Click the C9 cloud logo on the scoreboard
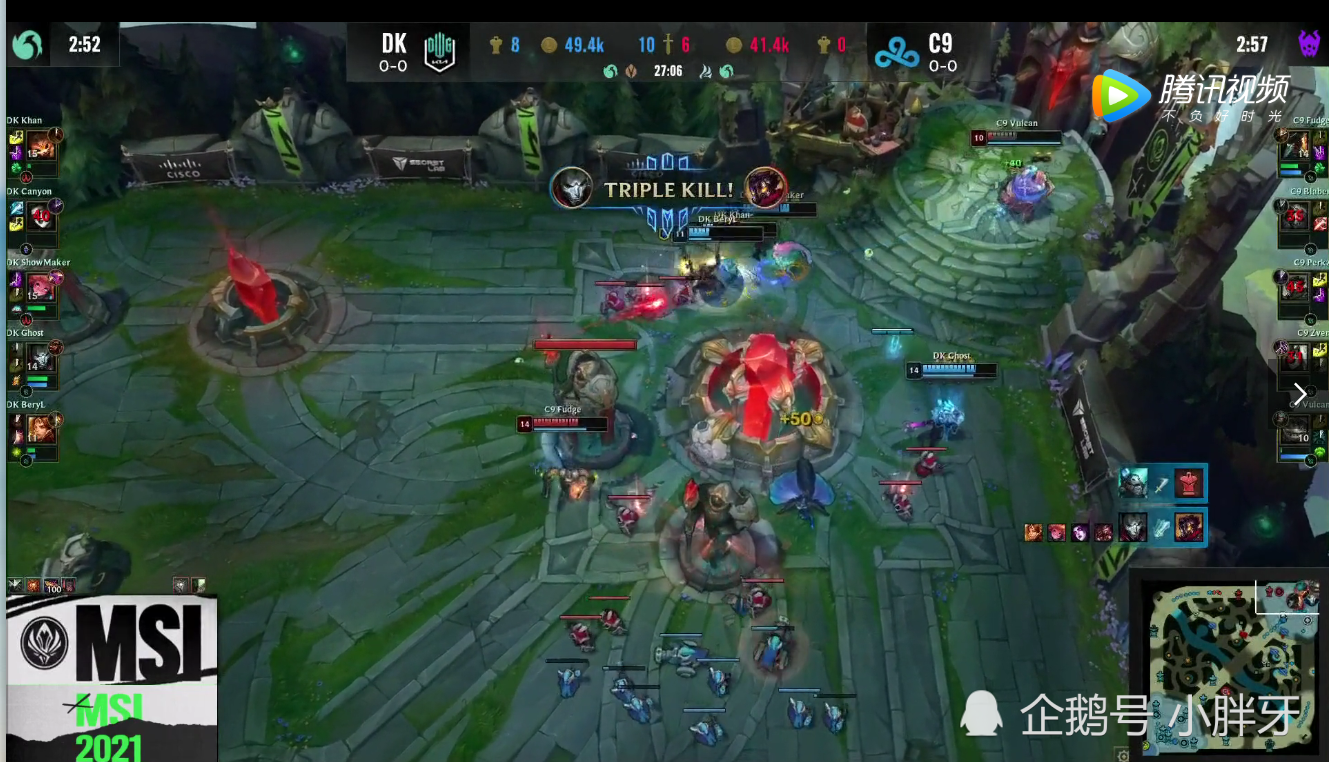Viewport: 1329px width, 762px height. tap(894, 52)
